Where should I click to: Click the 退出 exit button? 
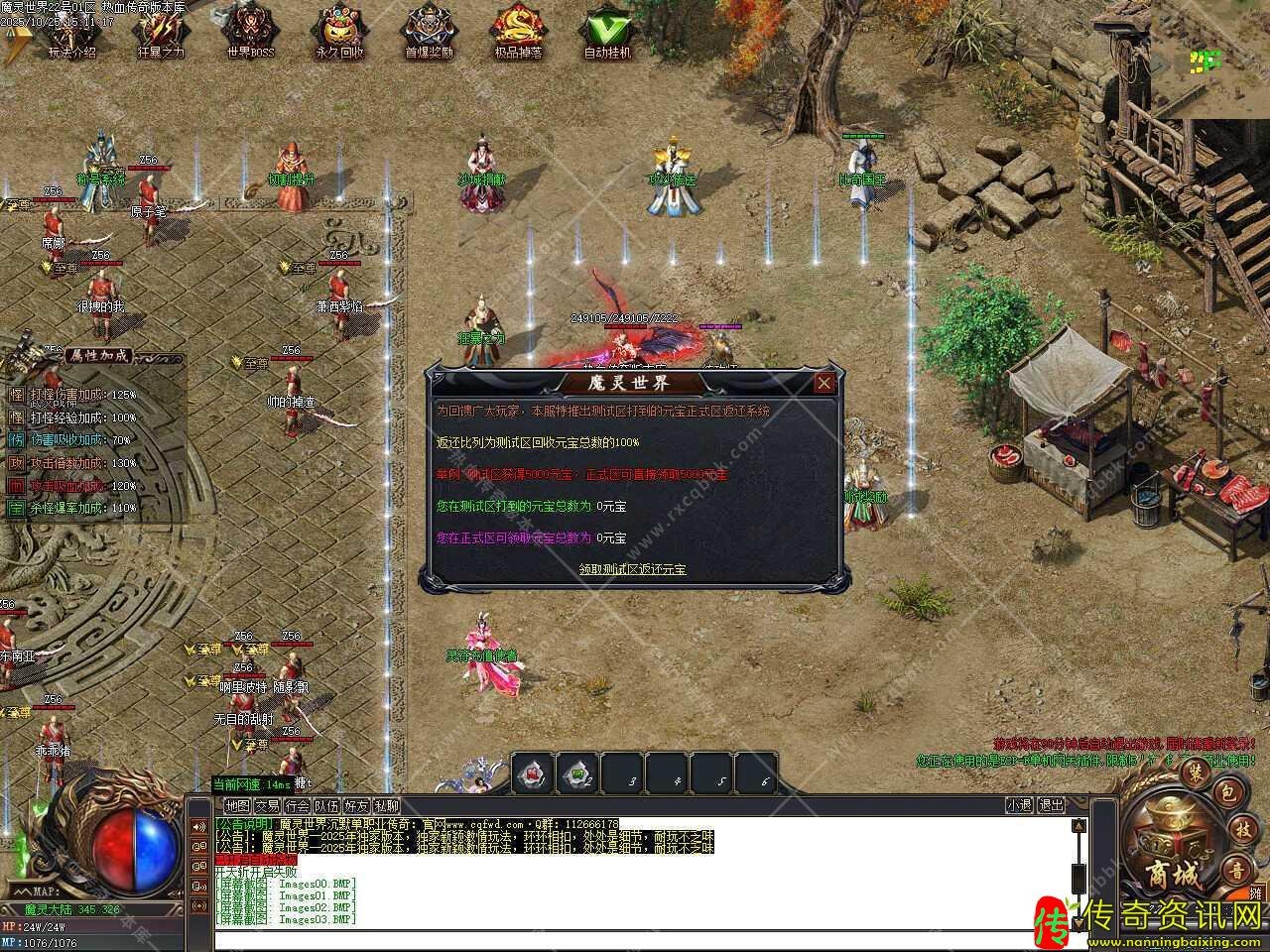[x=1051, y=806]
